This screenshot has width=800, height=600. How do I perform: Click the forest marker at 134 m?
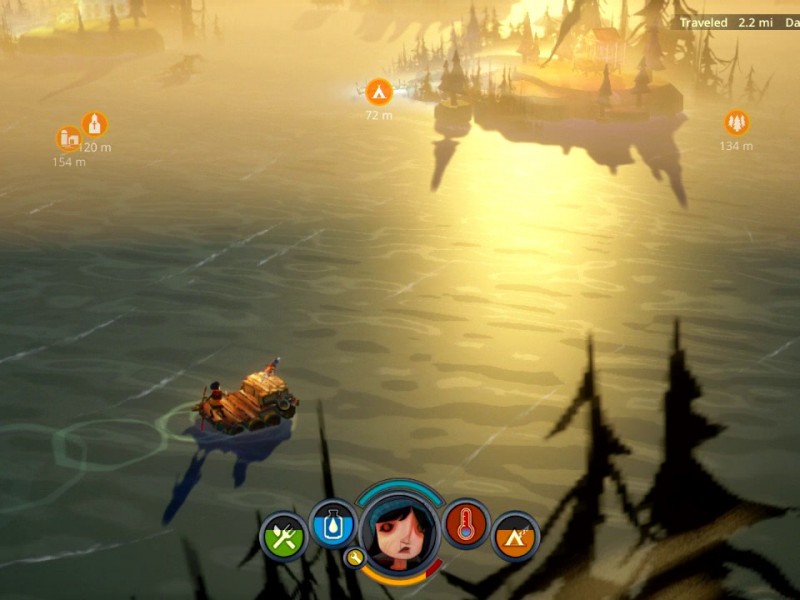(x=736, y=122)
